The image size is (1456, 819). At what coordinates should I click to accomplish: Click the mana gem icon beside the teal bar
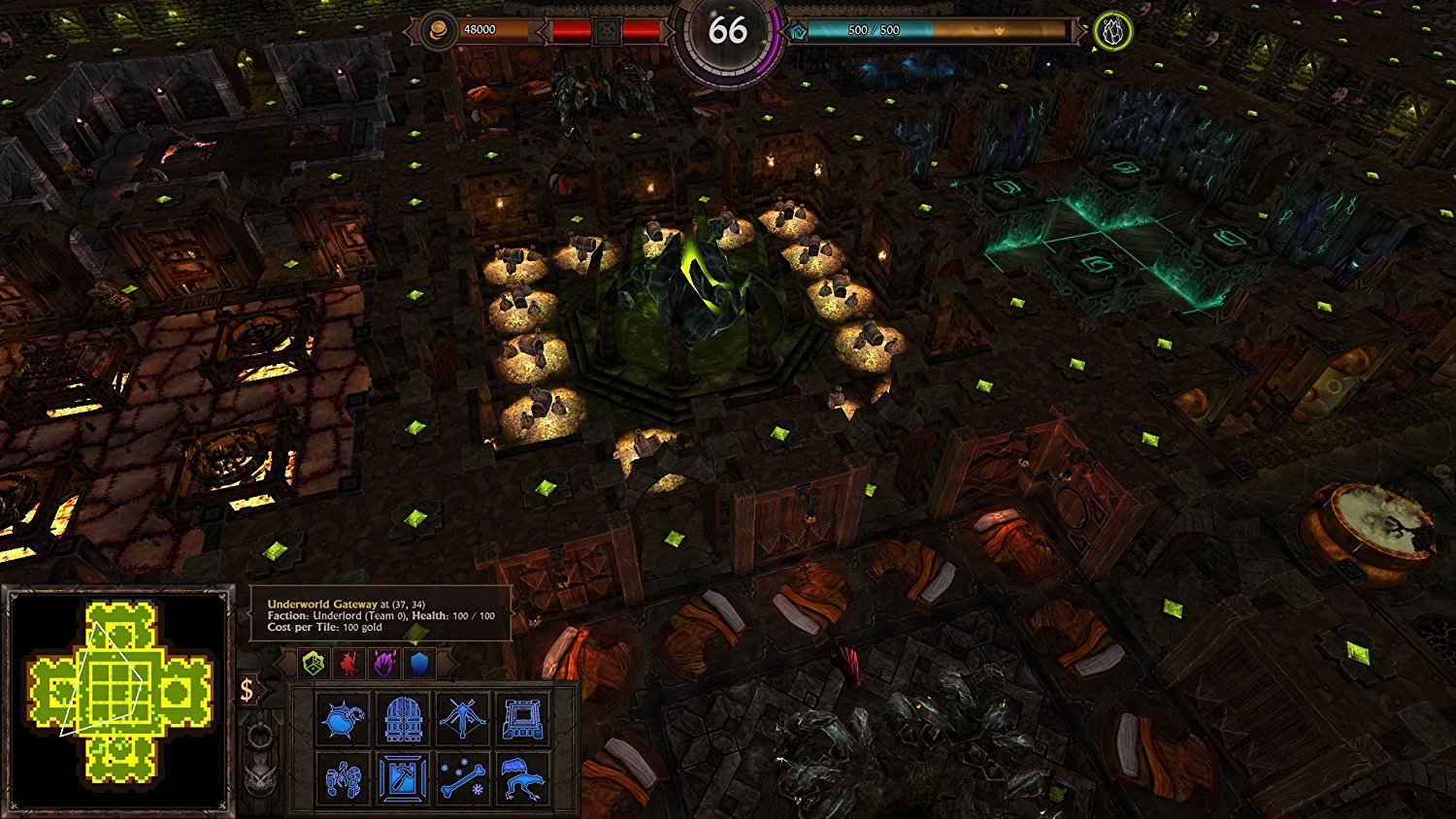(x=799, y=29)
